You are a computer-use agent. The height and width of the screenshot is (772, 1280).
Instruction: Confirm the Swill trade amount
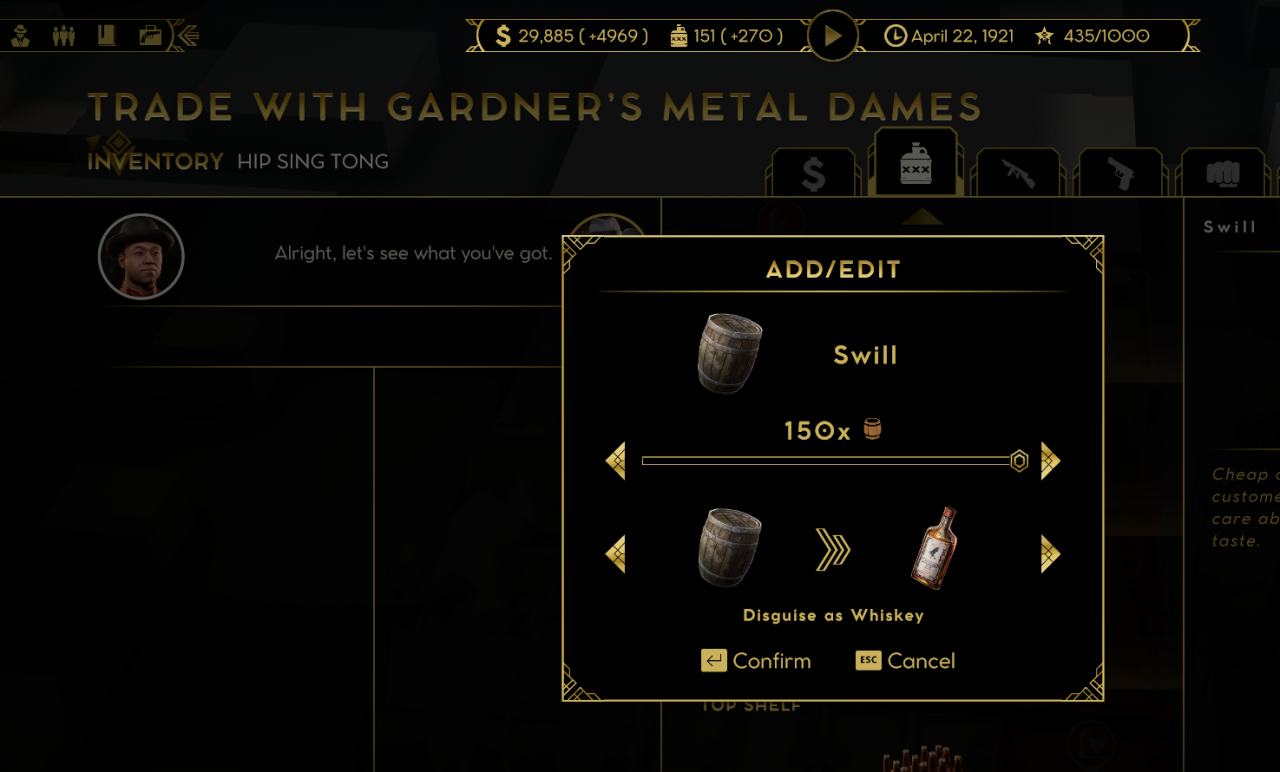756,661
